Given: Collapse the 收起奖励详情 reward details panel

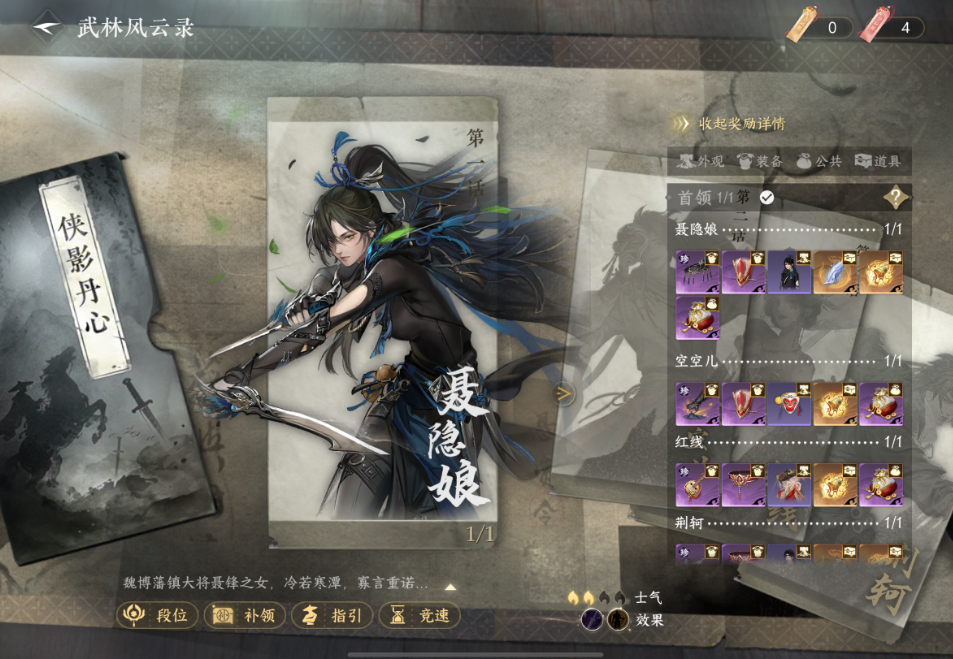Looking at the screenshot, I should pyautogui.click(x=730, y=124).
